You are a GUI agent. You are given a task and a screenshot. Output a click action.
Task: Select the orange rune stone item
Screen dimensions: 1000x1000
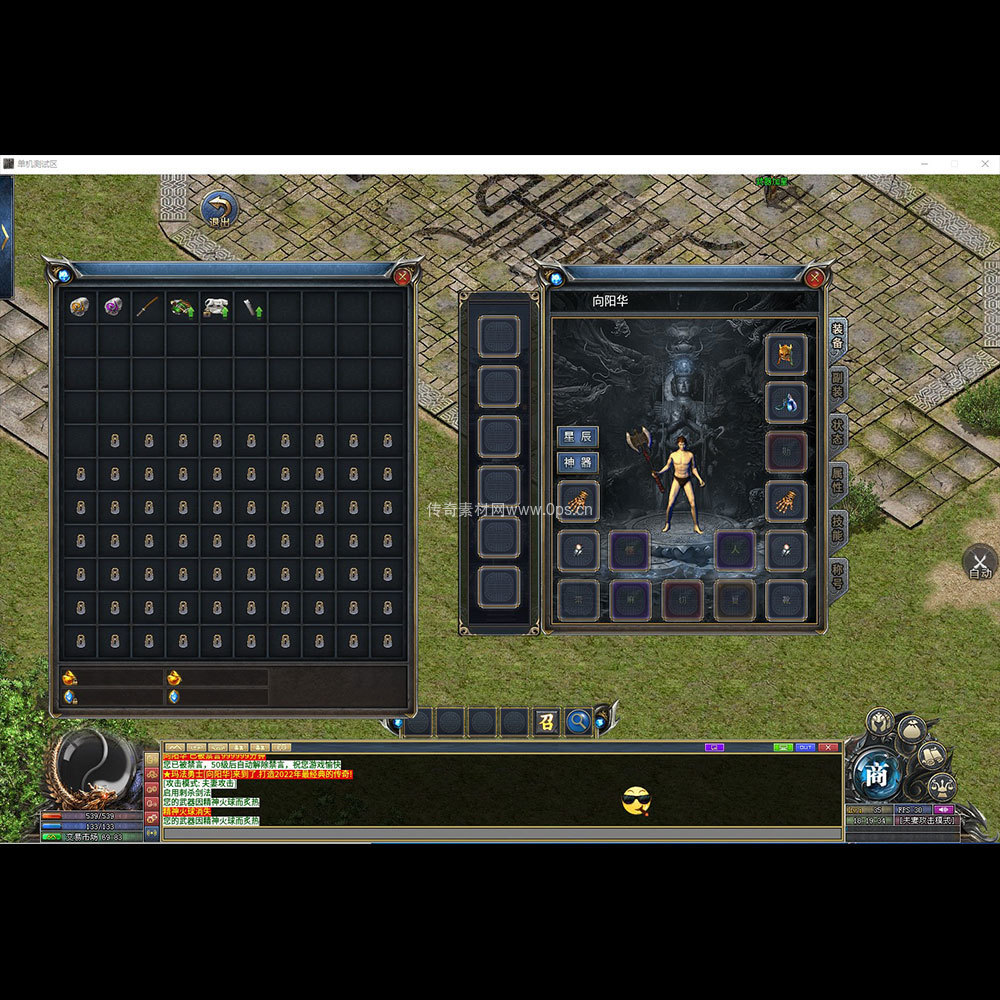(x=80, y=307)
